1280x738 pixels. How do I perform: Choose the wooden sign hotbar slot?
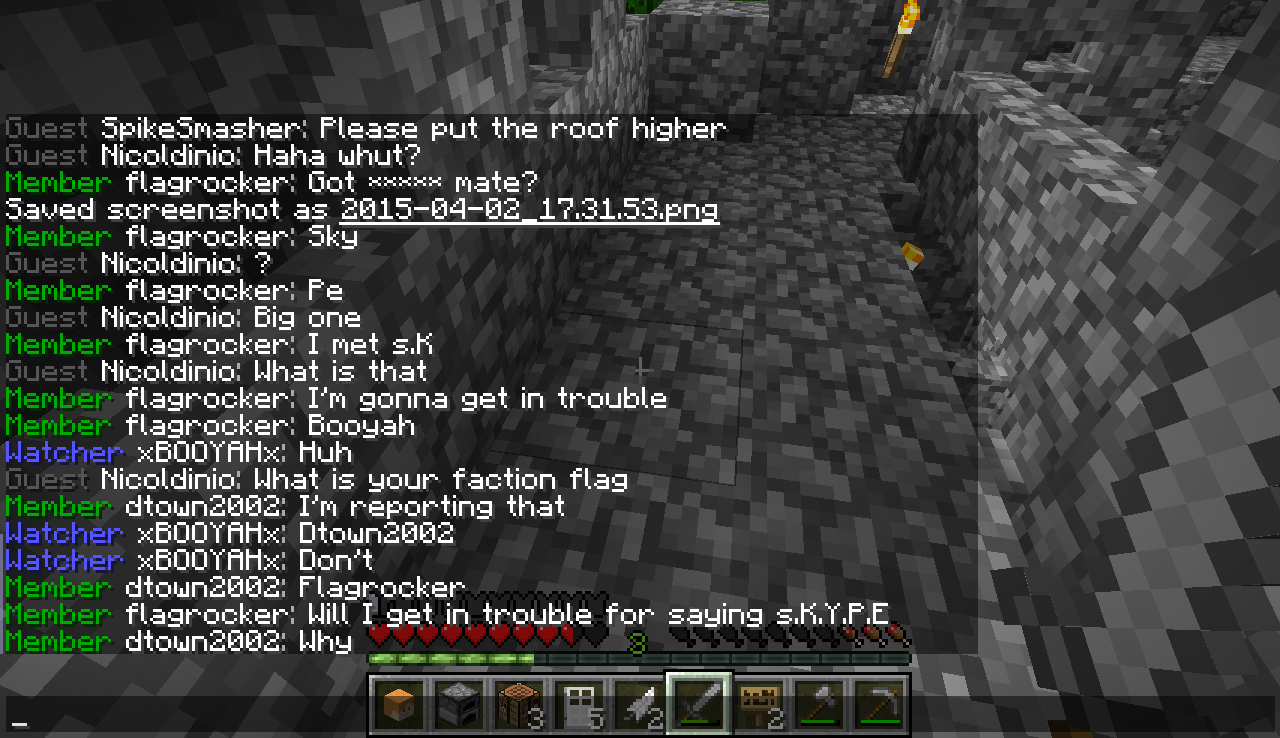click(x=759, y=704)
